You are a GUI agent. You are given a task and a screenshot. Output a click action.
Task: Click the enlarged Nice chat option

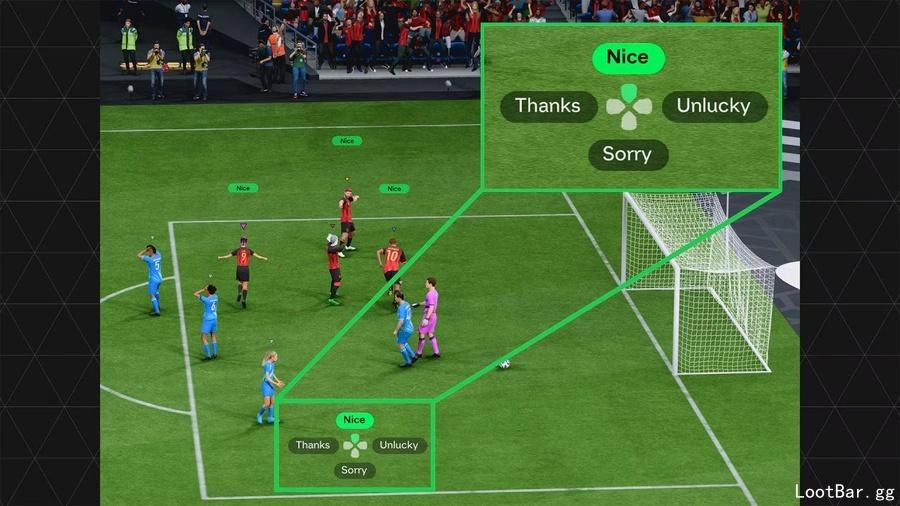[x=627, y=58]
